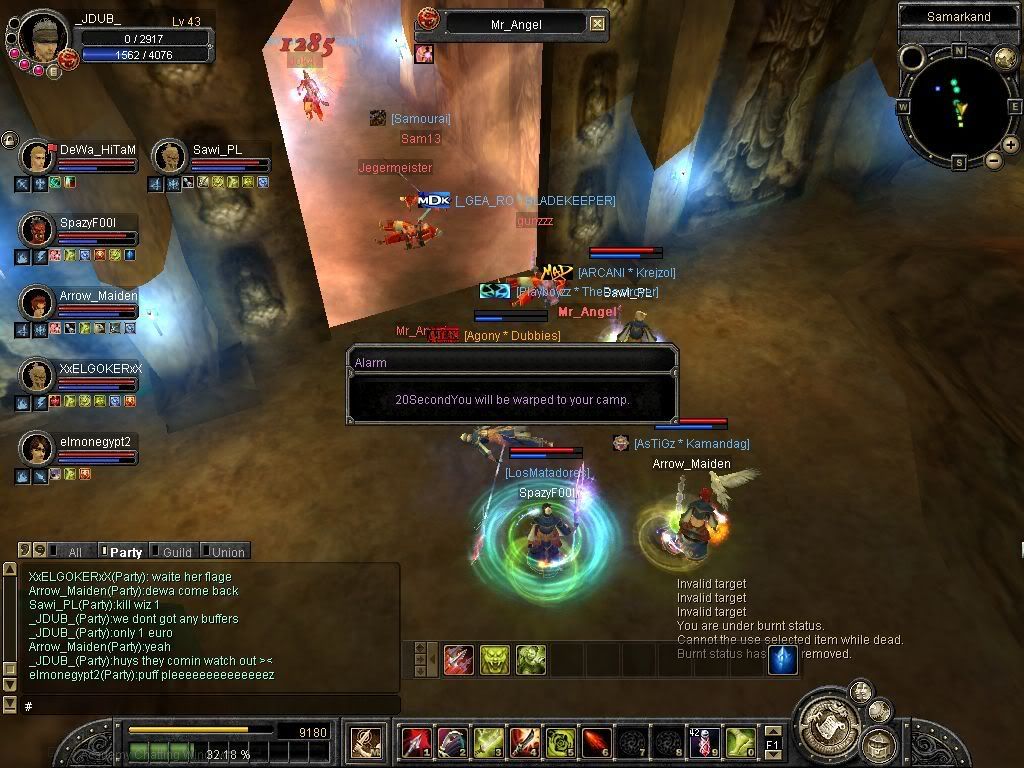Screen dimensions: 1024x768
Task: Zoom in the minimap with plus button
Action: [x=1010, y=145]
